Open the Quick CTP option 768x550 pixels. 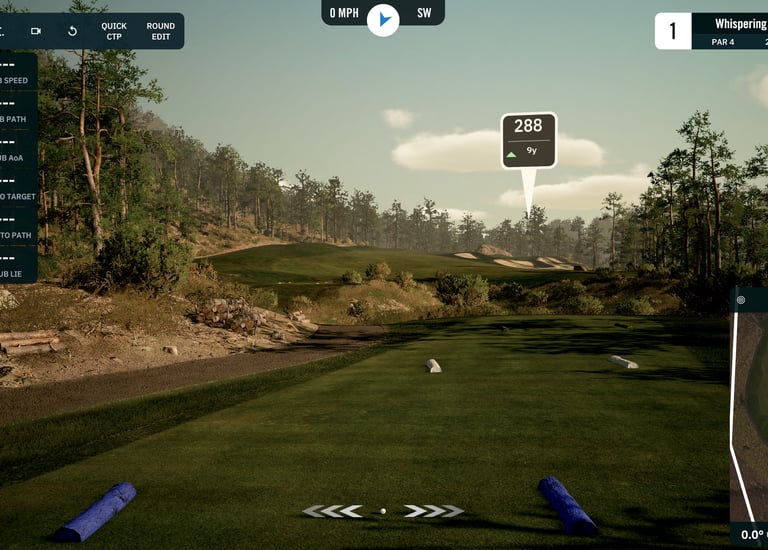point(114,31)
